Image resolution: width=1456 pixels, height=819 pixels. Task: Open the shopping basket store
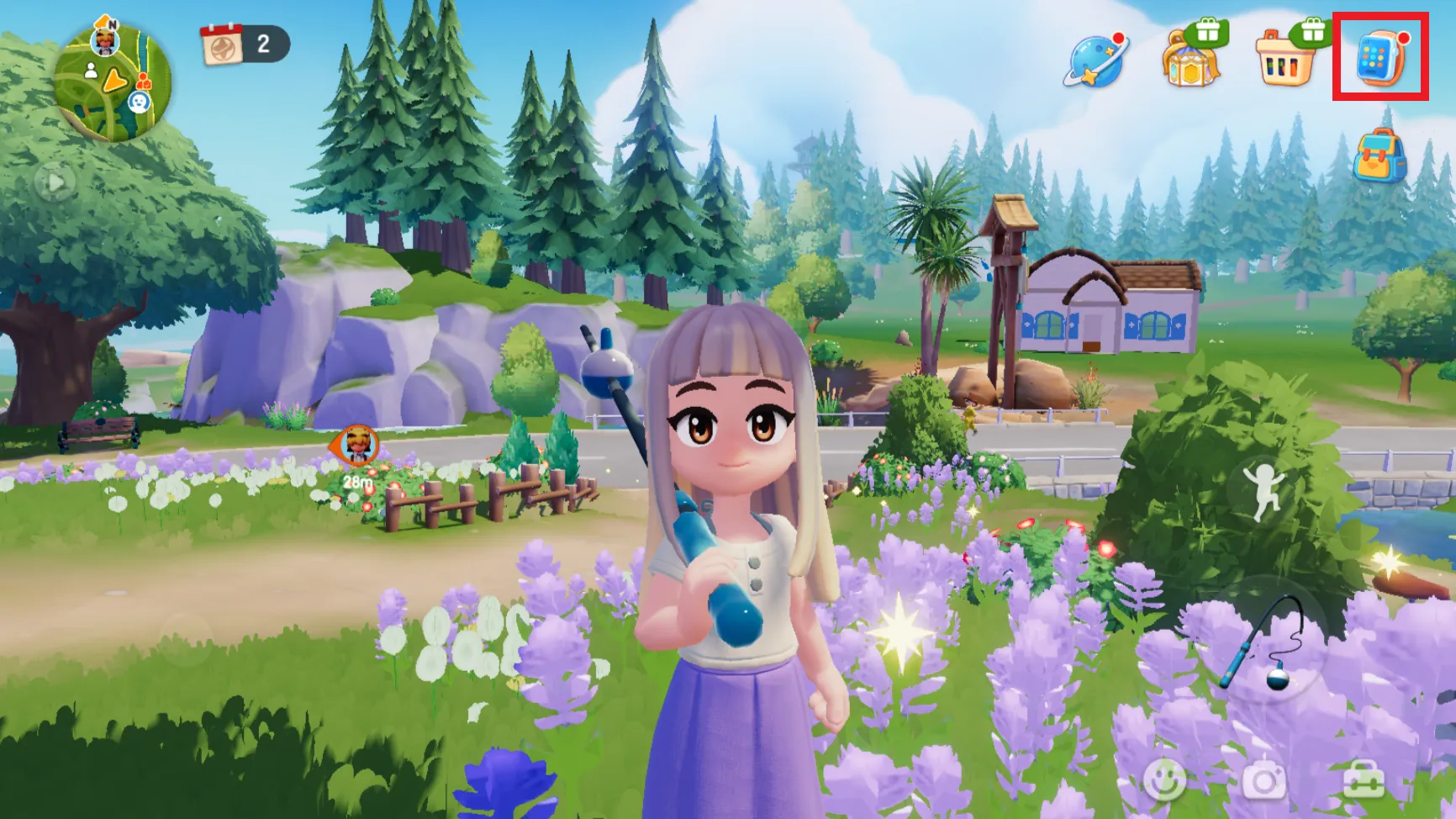point(1285,59)
